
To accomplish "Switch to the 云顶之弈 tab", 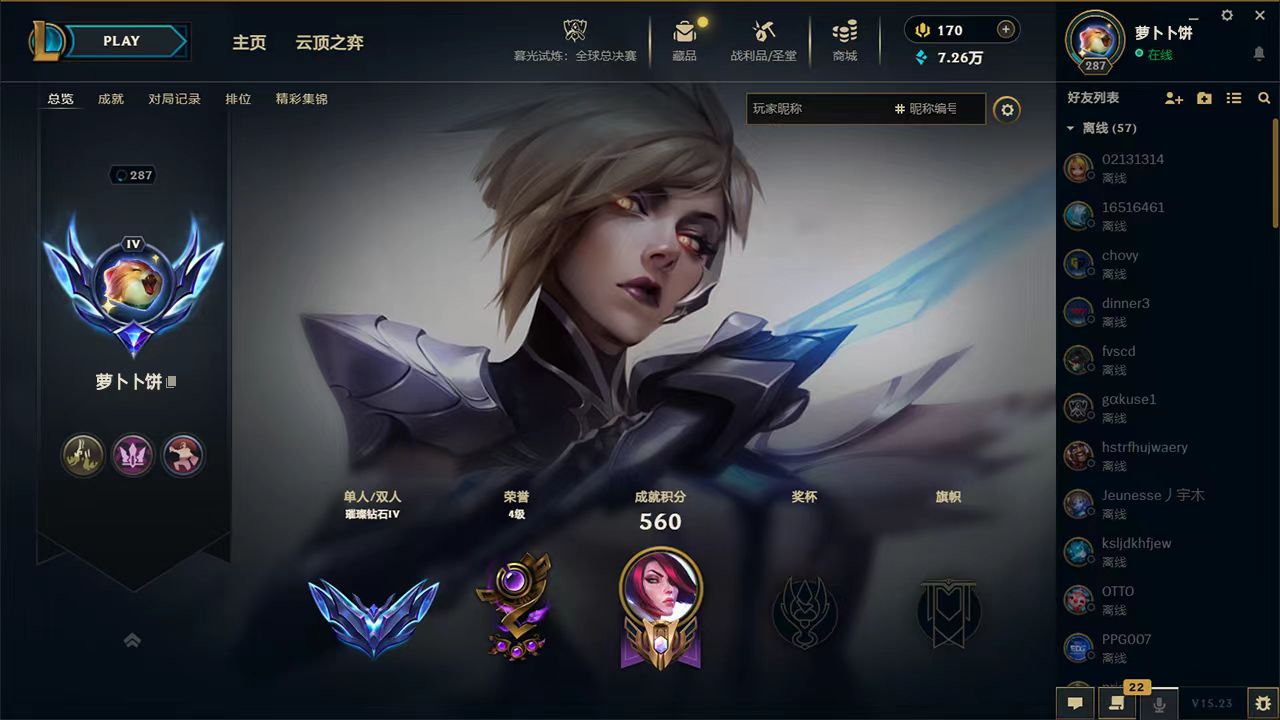I will coord(330,43).
